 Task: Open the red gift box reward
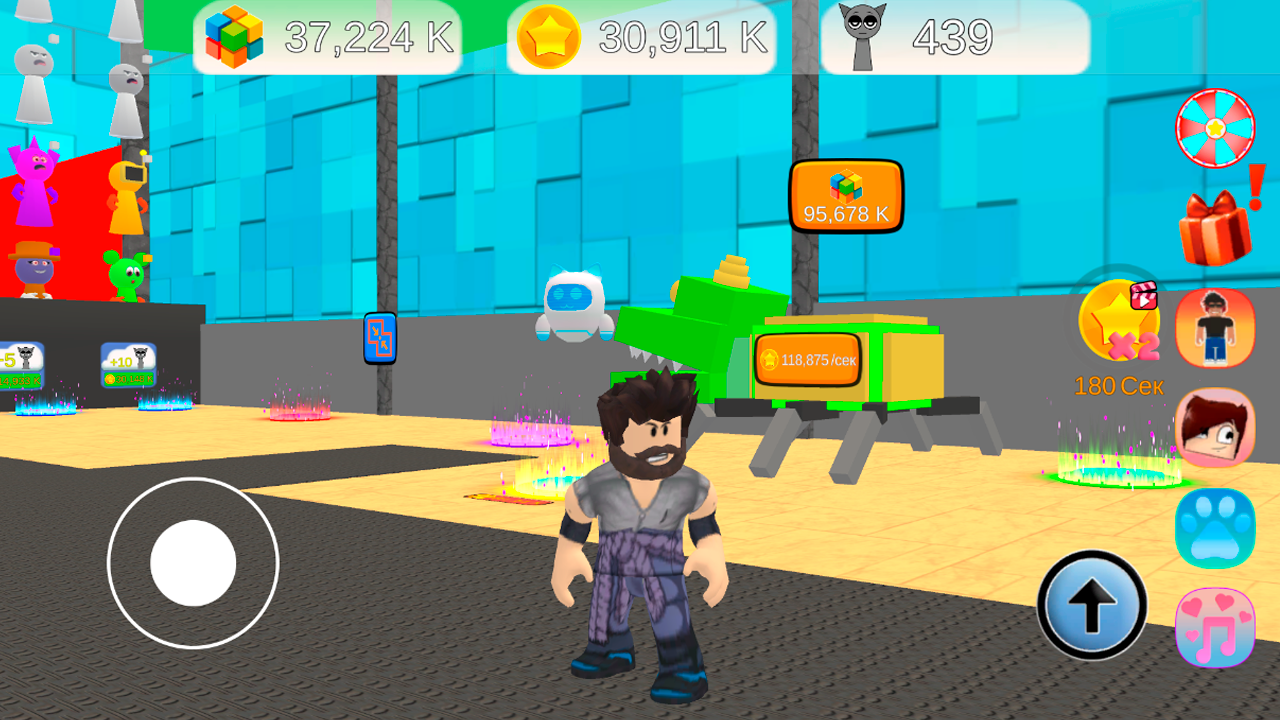click(1213, 228)
